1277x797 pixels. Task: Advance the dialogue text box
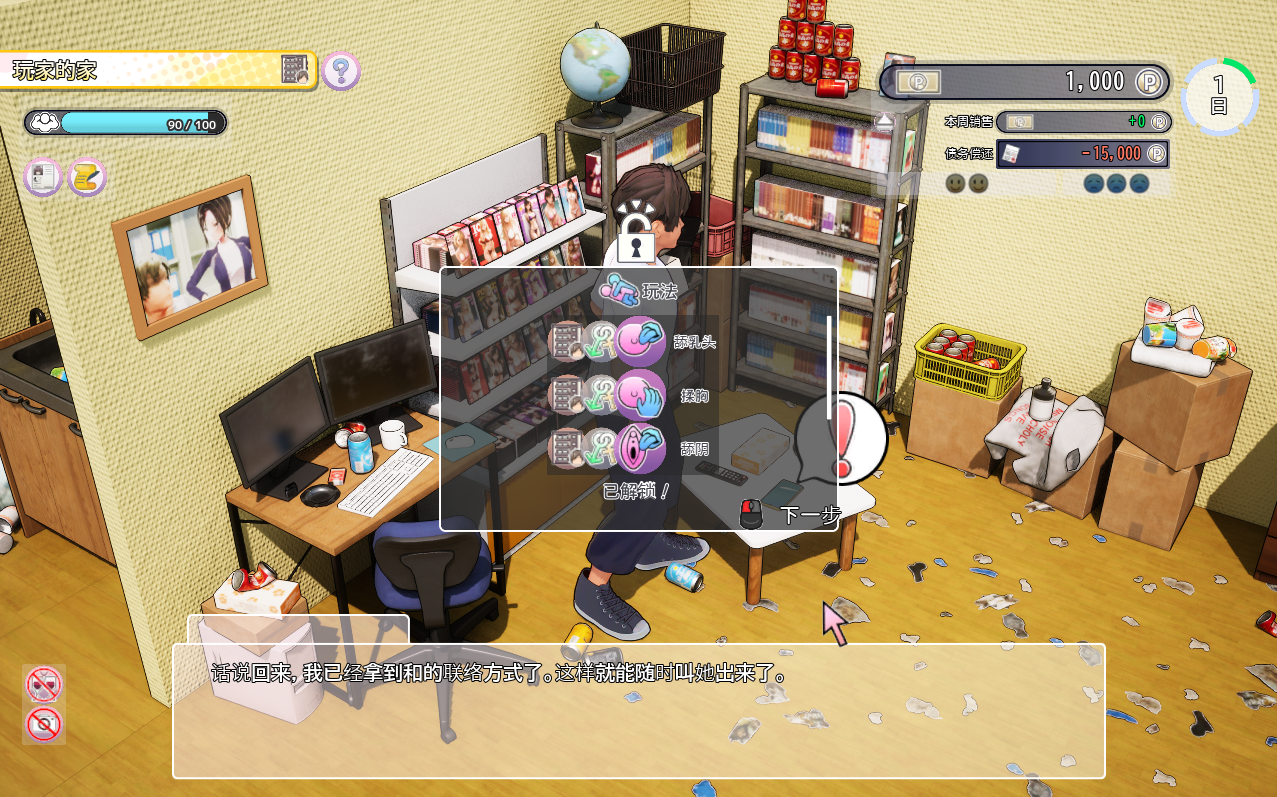click(x=638, y=710)
